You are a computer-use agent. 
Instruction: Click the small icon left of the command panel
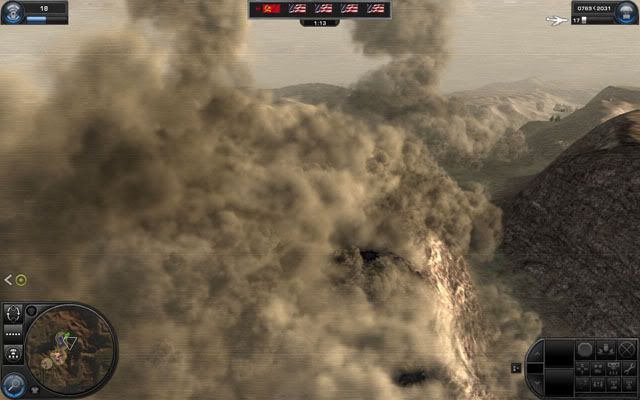point(516,367)
